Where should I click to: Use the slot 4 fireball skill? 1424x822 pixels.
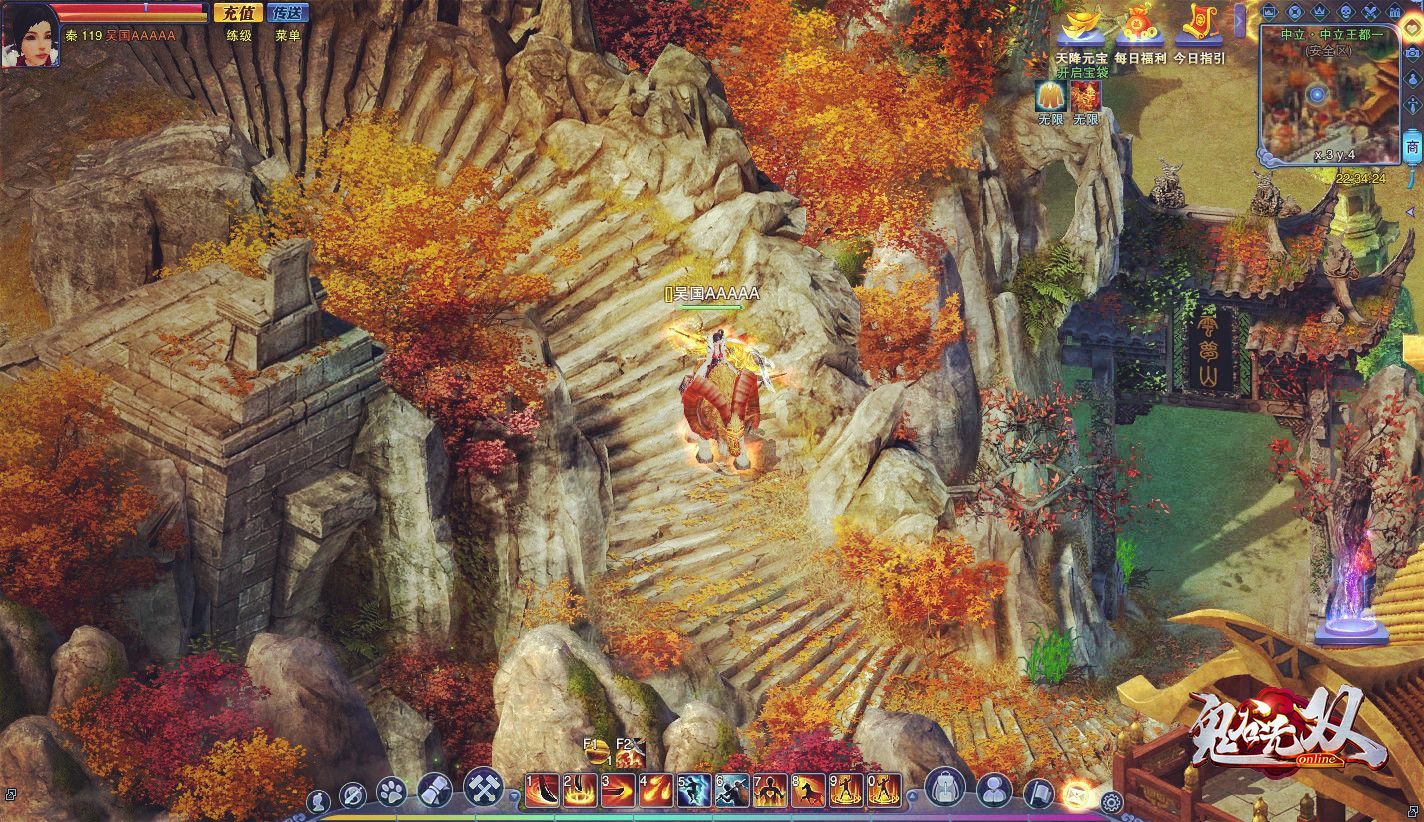(656, 791)
